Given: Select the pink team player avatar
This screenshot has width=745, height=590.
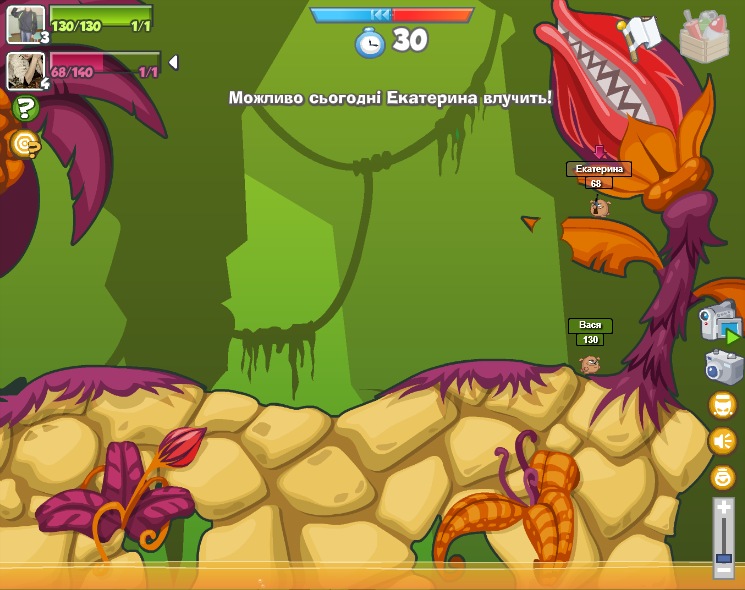Looking at the screenshot, I should click(26, 70).
